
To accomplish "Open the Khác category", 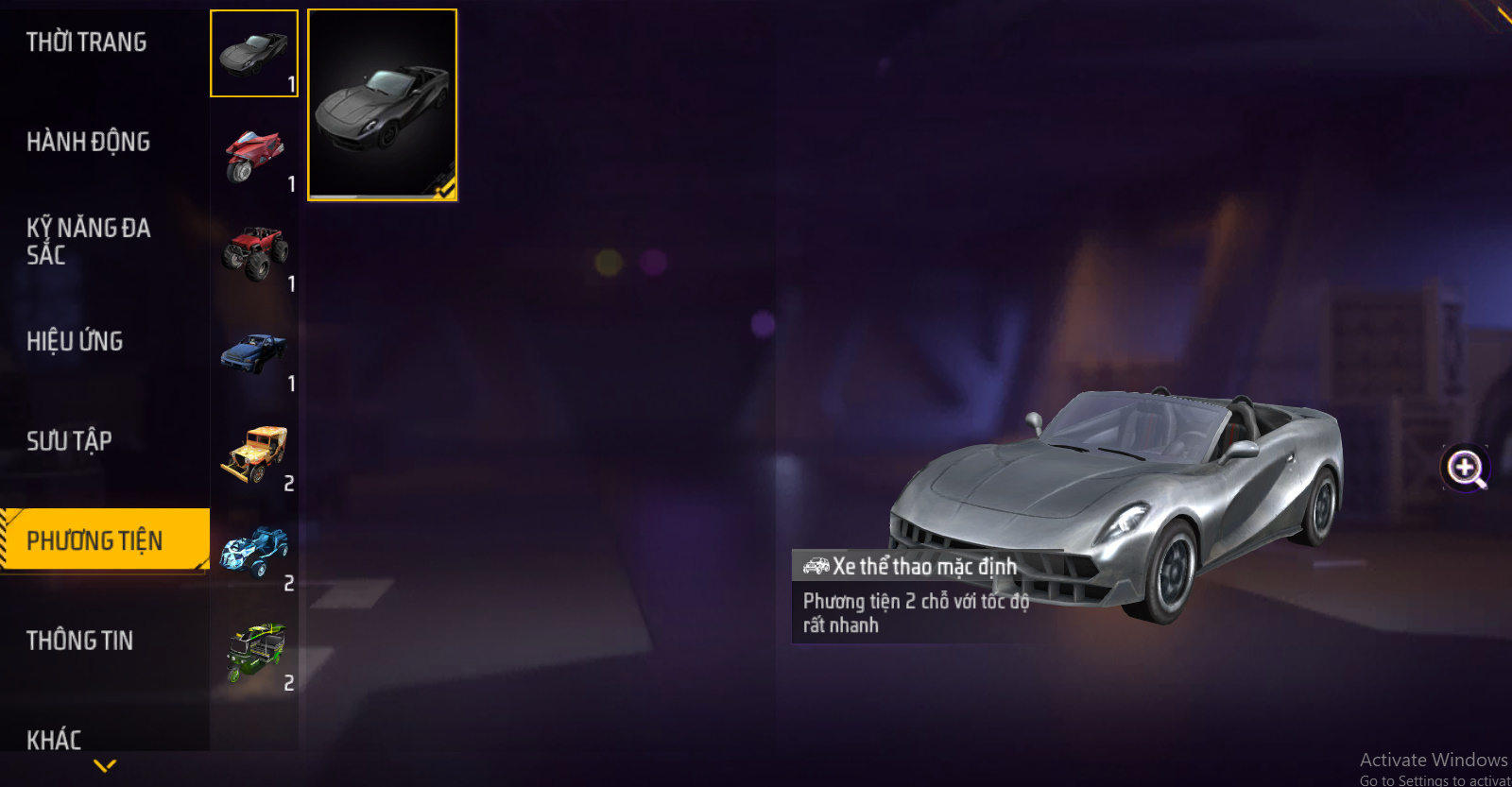I will point(55,739).
